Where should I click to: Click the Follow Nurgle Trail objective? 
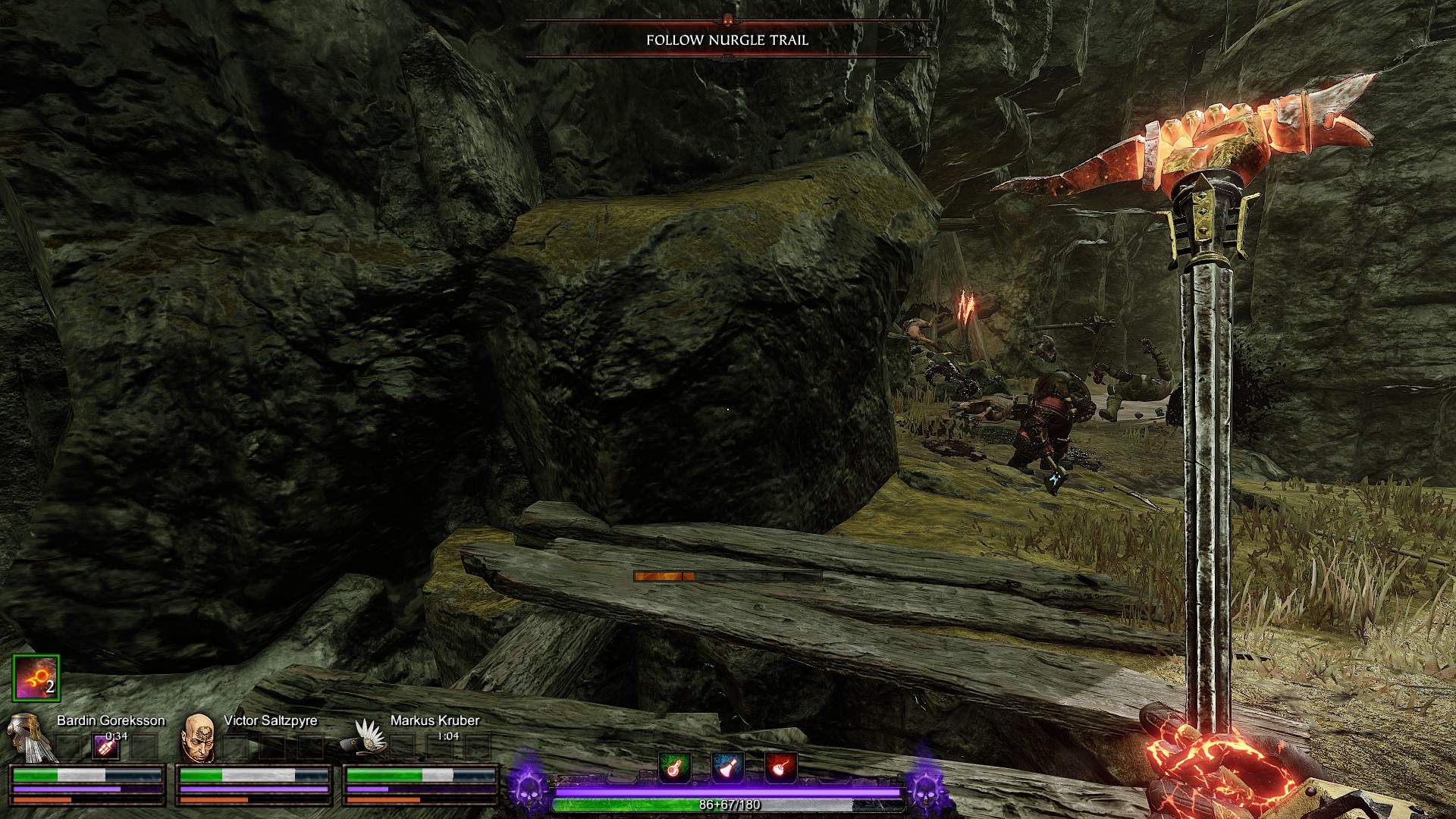727,40
